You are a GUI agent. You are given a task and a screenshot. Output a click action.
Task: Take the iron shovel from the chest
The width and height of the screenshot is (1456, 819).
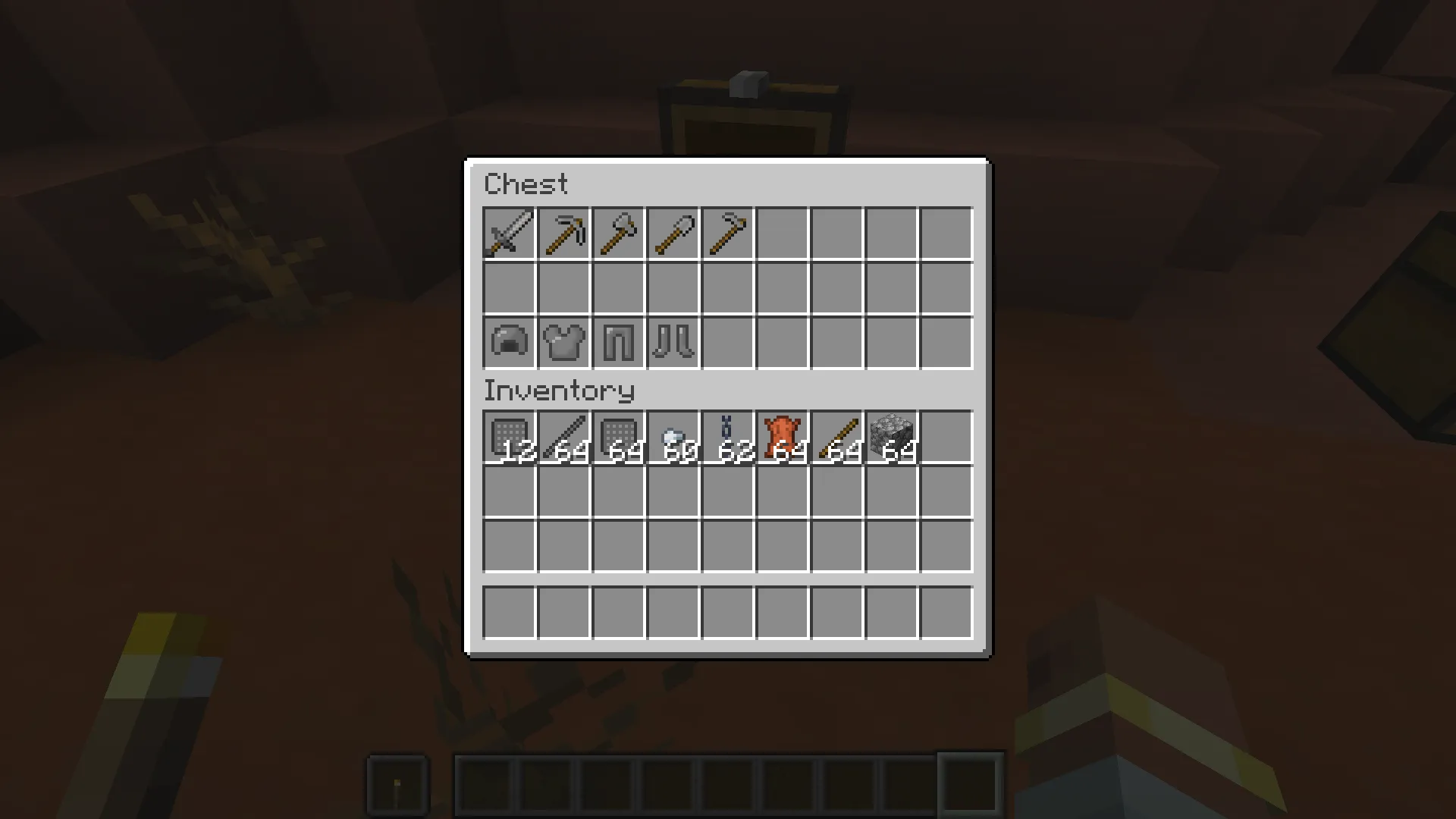(x=672, y=234)
